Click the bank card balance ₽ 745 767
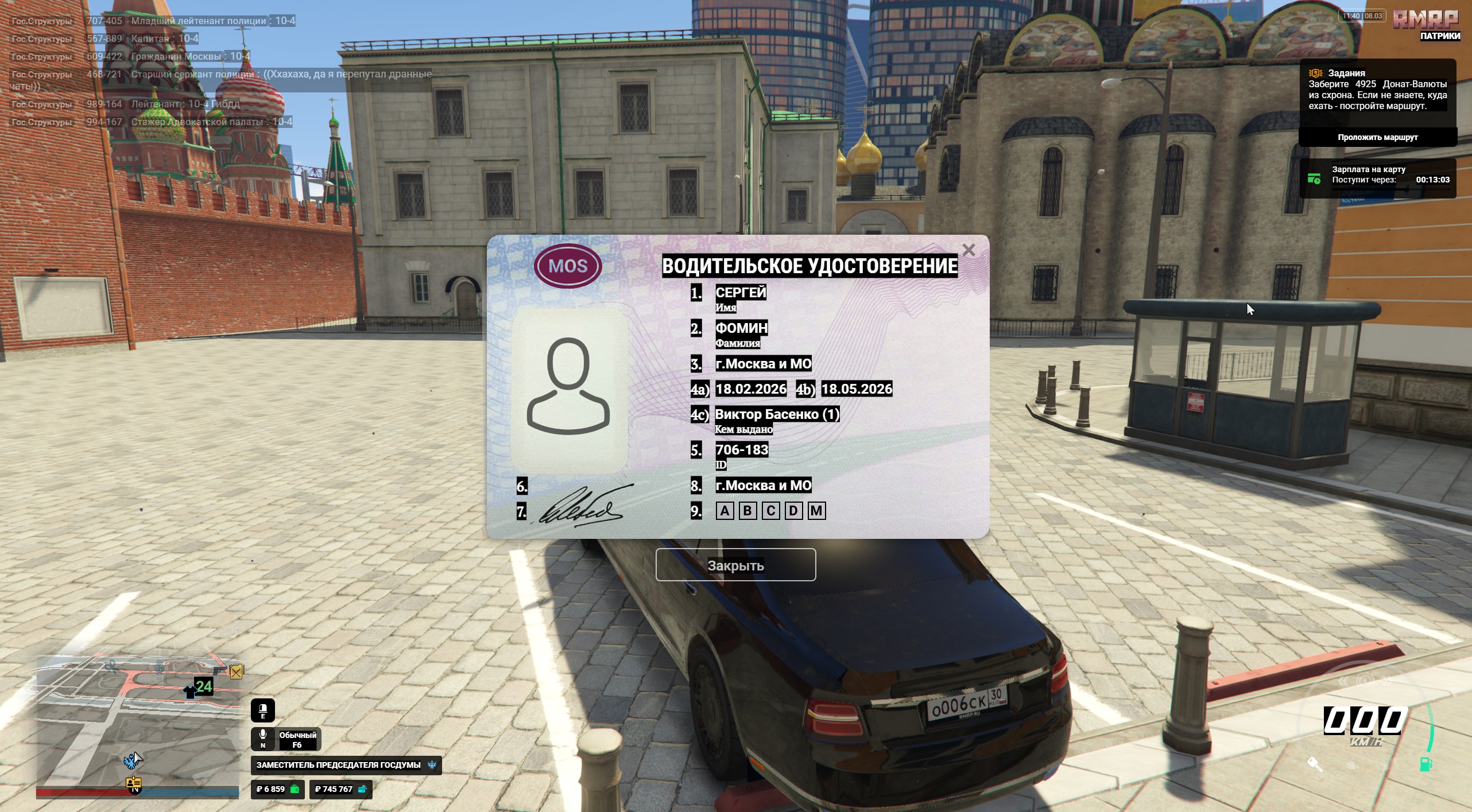This screenshot has width=1472, height=812. coord(340,789)
